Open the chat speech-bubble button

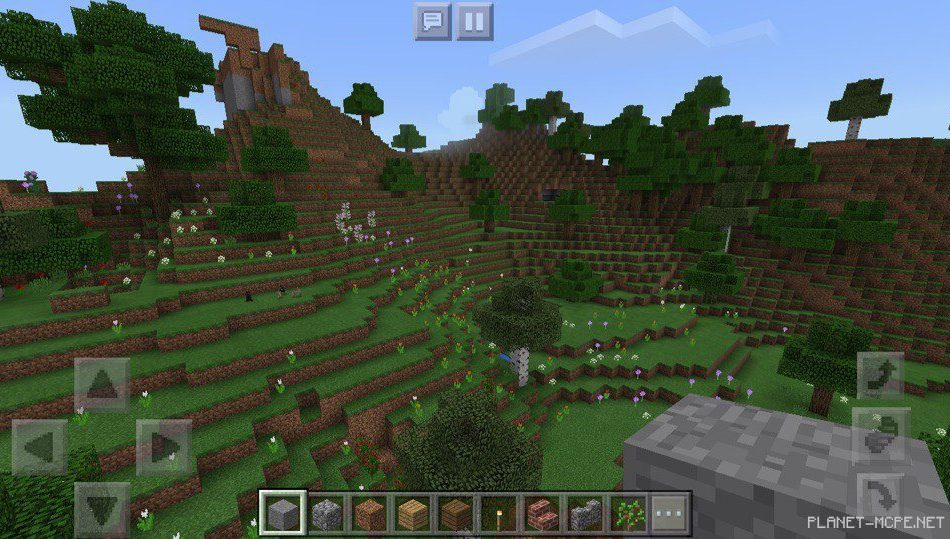[433, 21]
